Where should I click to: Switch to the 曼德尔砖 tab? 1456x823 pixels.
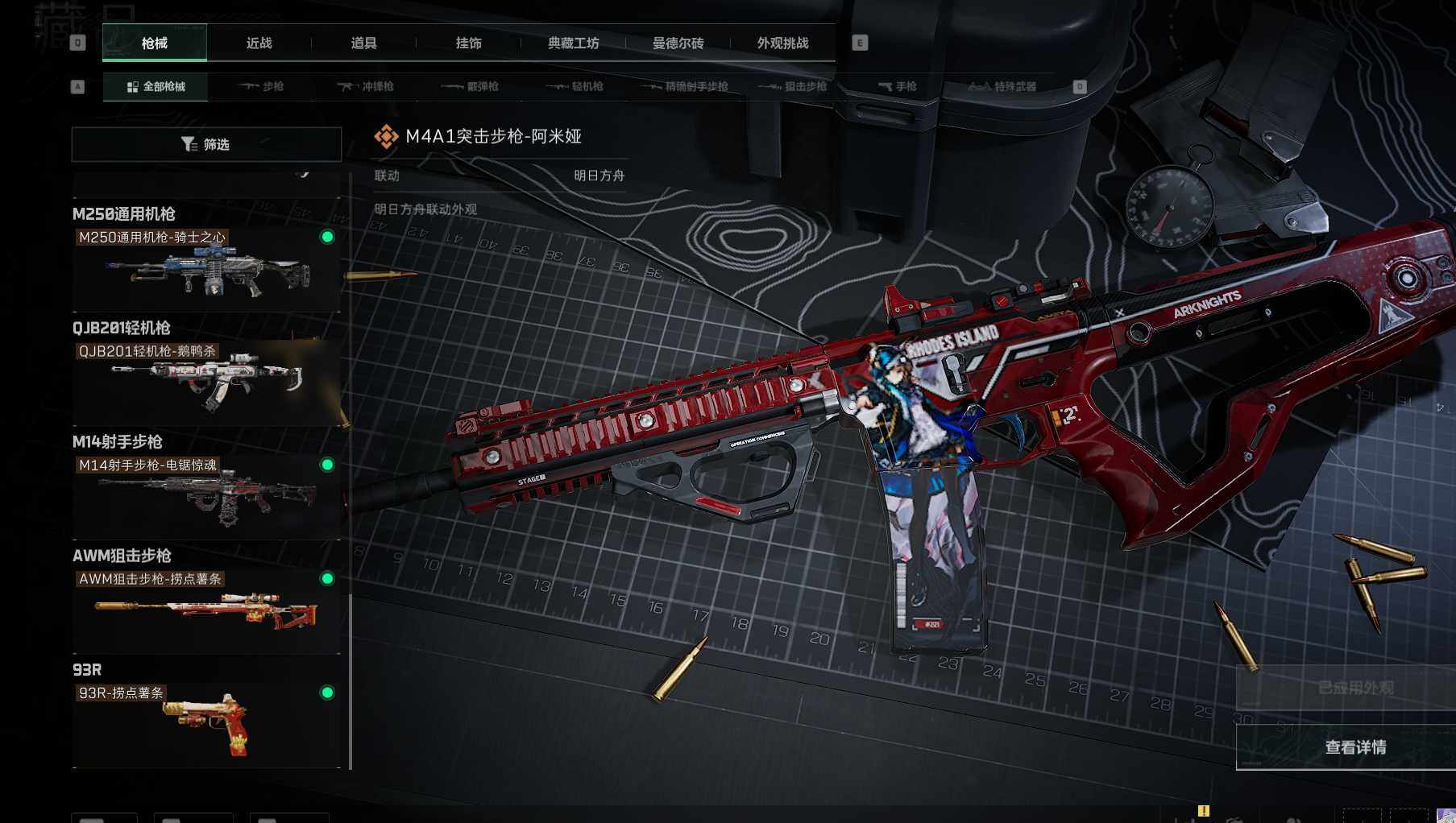(678, 43)
